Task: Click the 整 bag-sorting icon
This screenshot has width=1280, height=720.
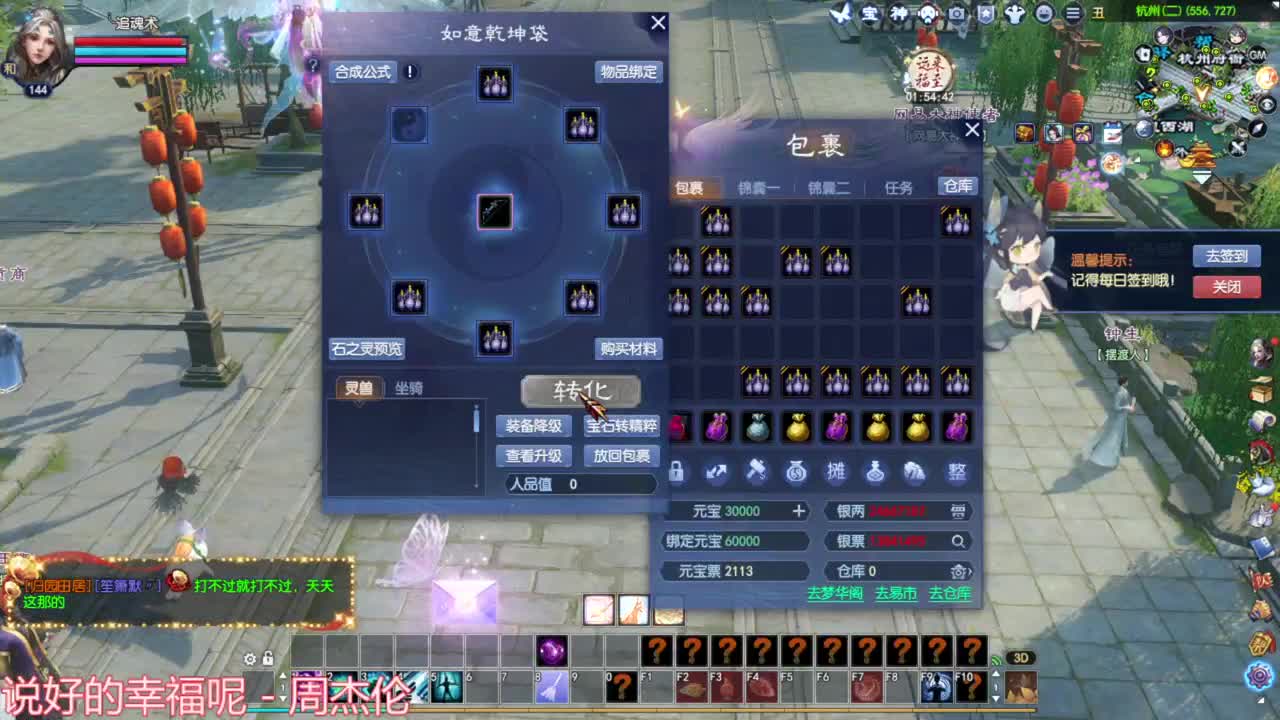Action: [x=956, y=472]
